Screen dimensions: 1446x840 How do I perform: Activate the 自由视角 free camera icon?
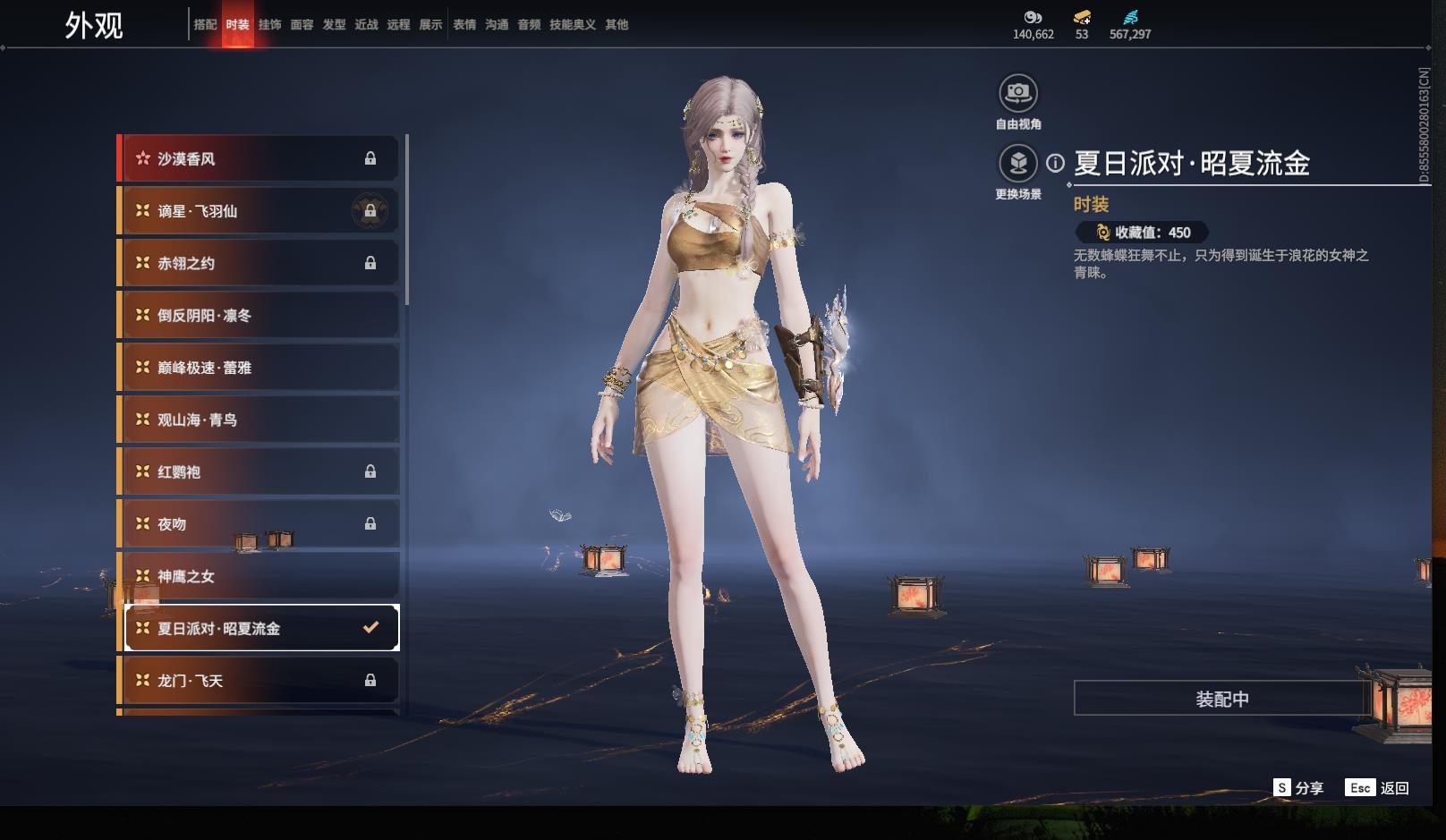pos(1018,92)
